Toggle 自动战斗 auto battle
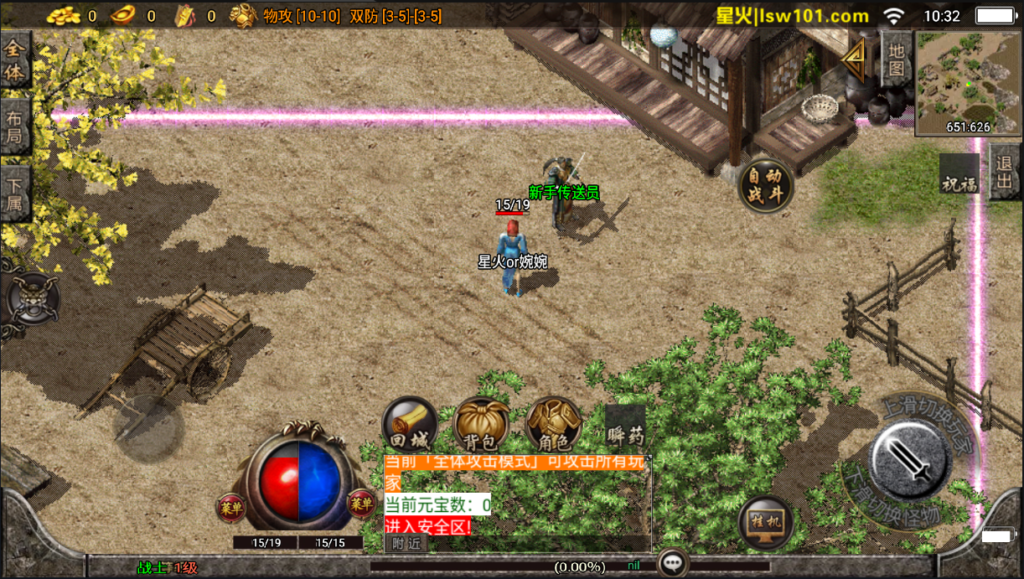The width and height of the screenshot is (1024, 579). coord(766,185)
